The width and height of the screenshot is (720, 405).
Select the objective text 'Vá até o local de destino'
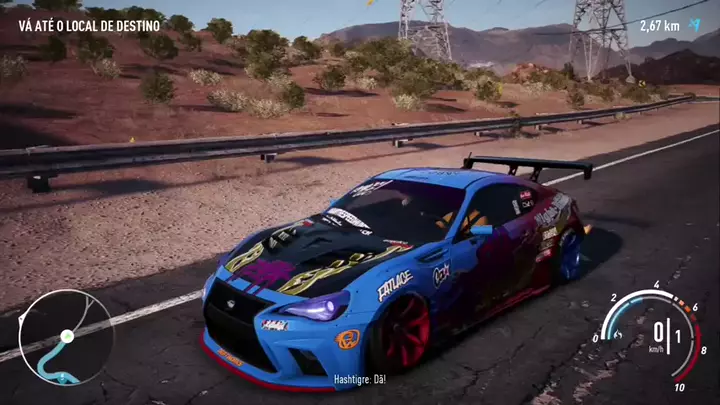pos(89,25)
